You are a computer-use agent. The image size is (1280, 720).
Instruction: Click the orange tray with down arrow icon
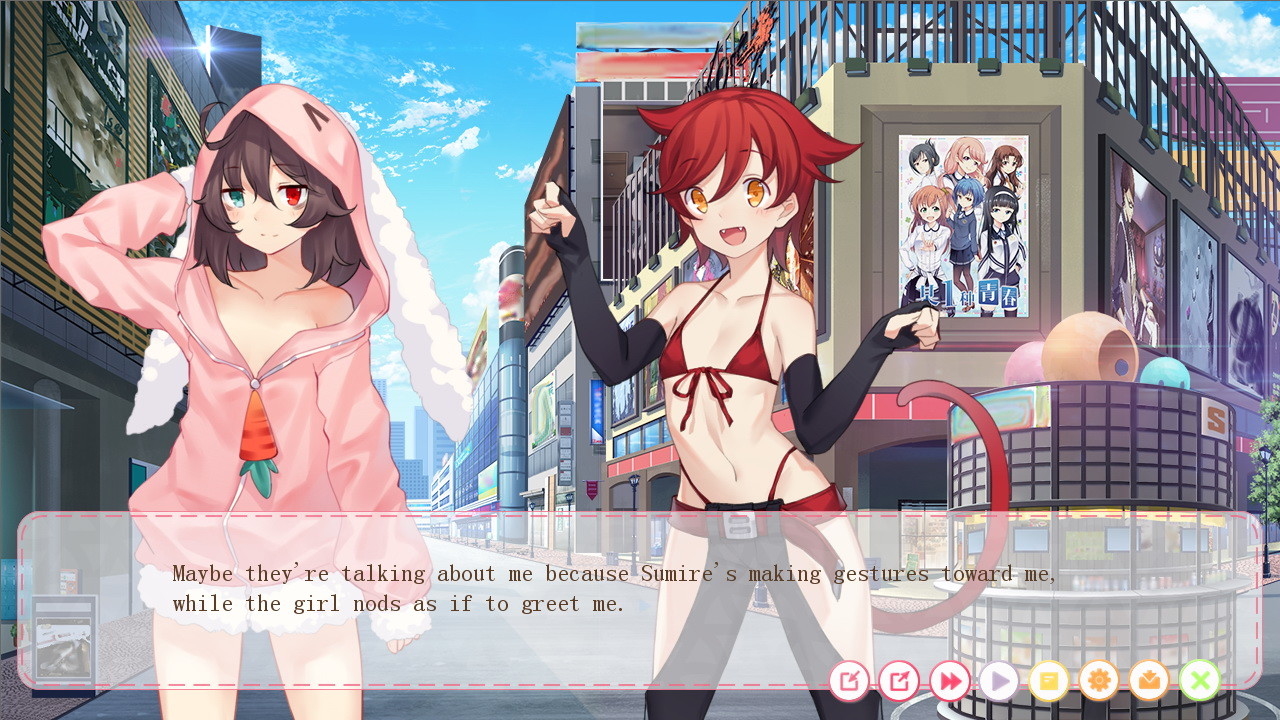pyautogui.click(x=1149, y=682)
